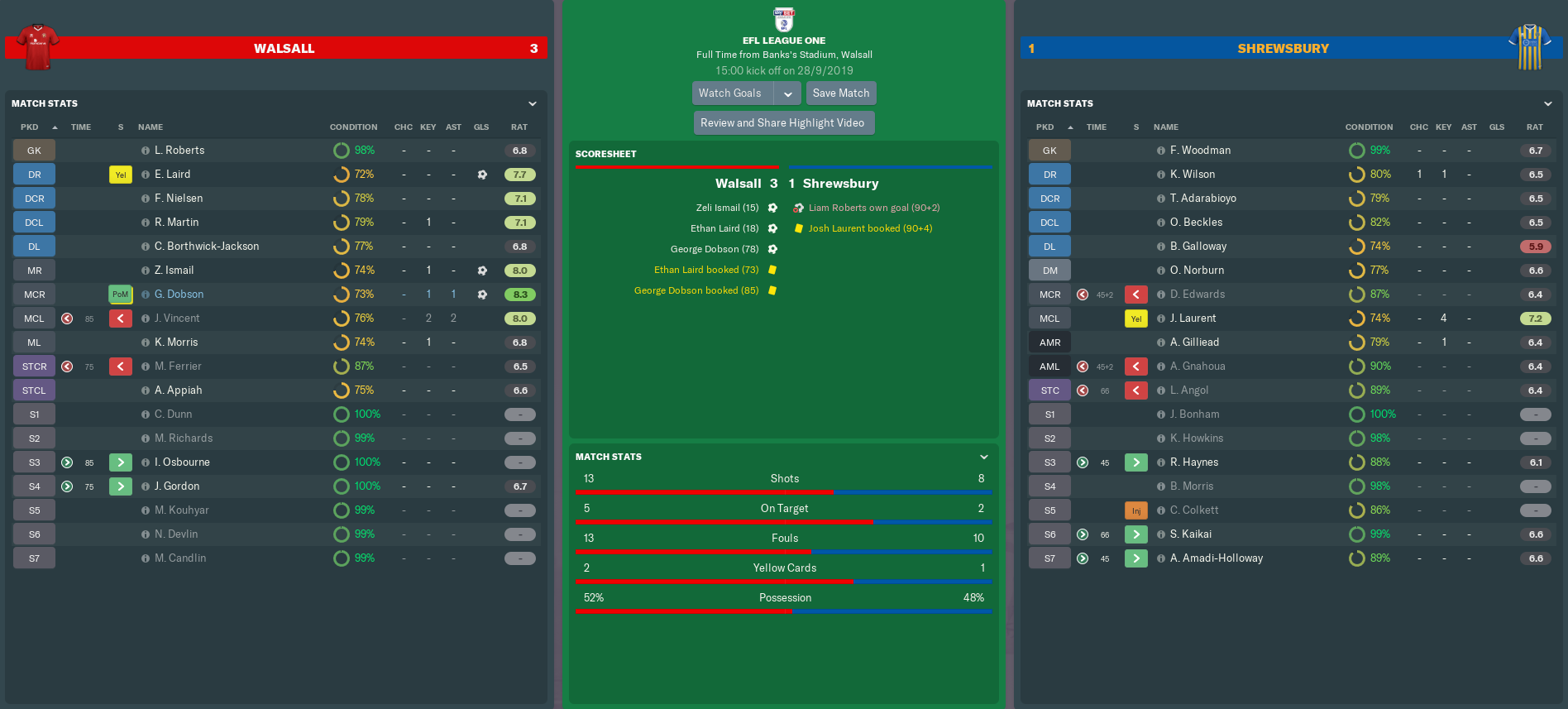Open the Shrewsbury team name header

(x=1283, y=49)
